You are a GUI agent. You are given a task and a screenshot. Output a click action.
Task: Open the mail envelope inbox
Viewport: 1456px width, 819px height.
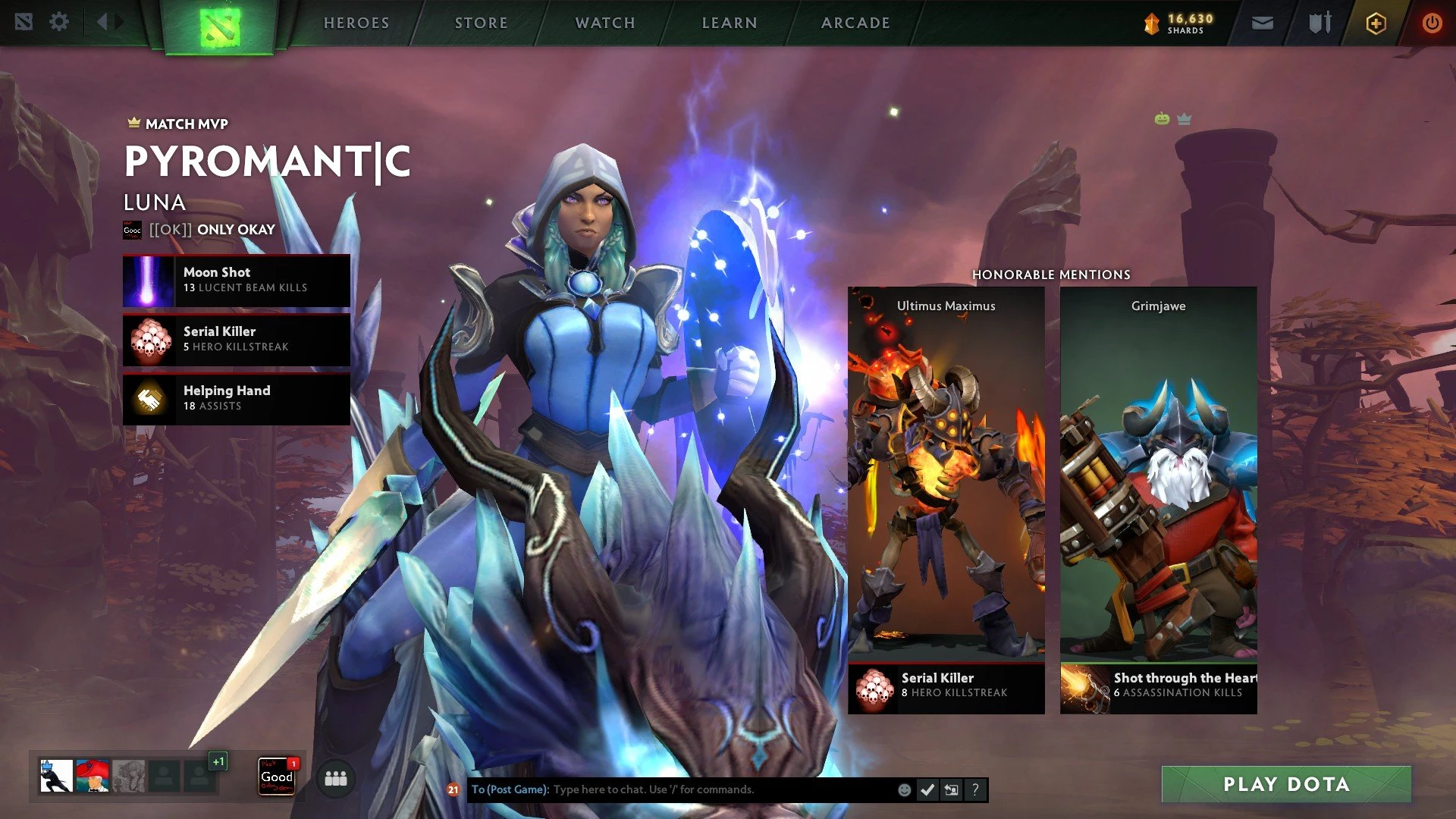click(x=1262, y=24)
